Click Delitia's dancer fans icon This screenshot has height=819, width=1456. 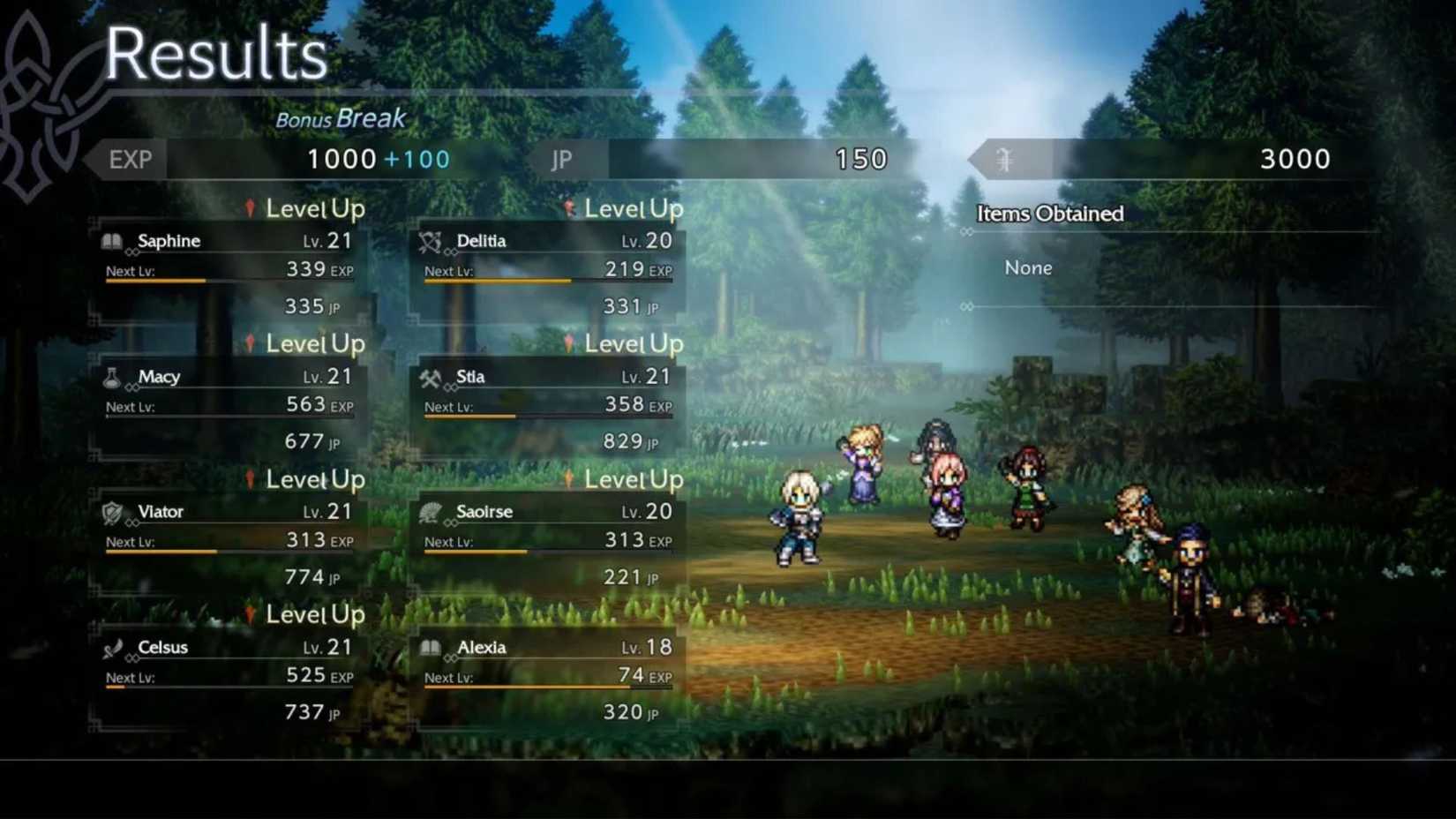pyautogui.click(x=432, y=240)
